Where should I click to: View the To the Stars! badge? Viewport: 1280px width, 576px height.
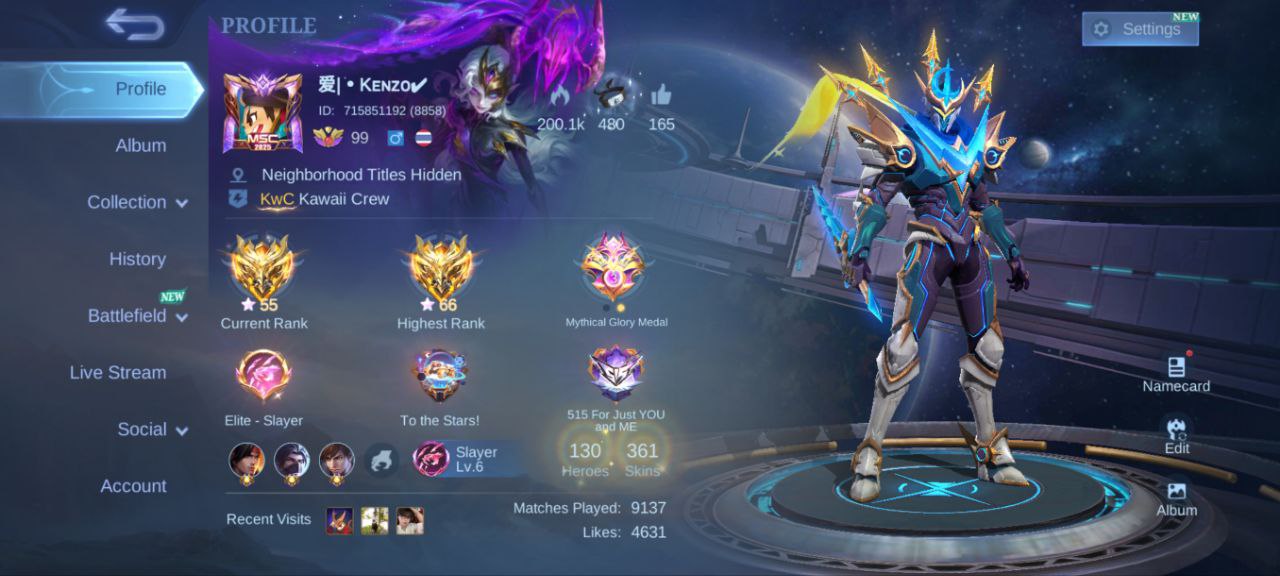pyautogui.click(x=440, y=375)
